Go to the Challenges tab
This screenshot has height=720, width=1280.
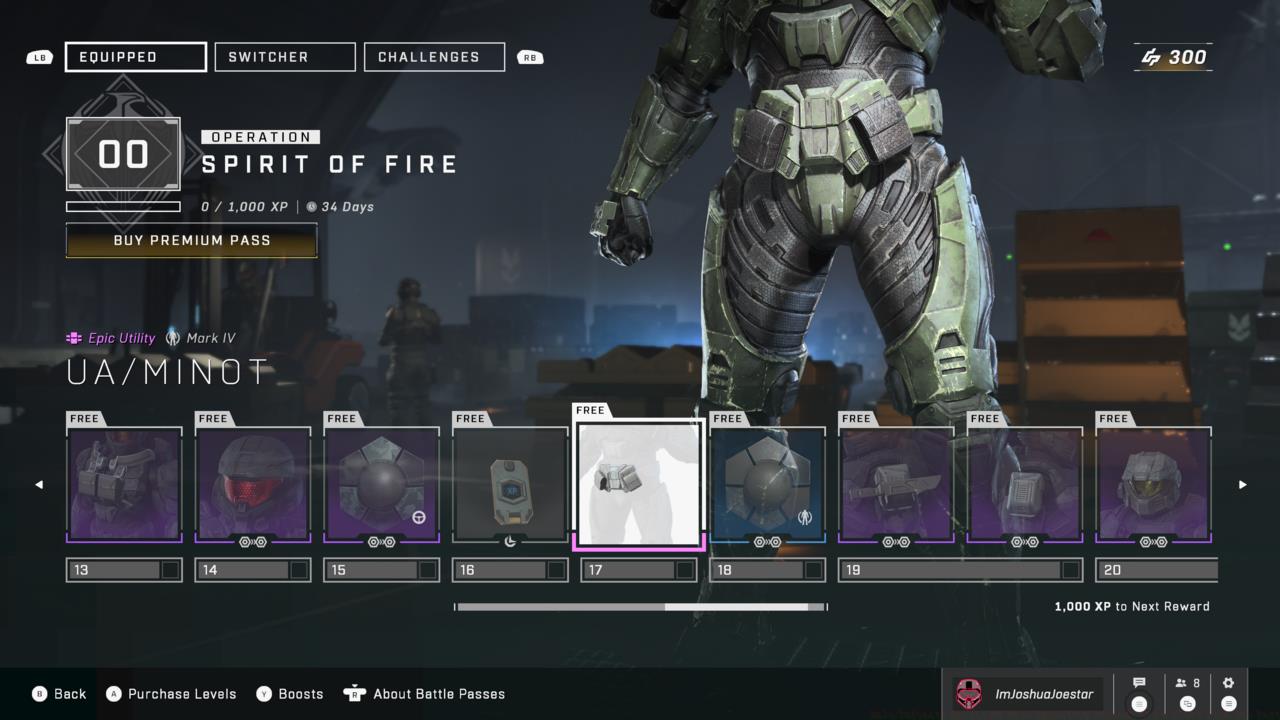(x=434, y=57)
